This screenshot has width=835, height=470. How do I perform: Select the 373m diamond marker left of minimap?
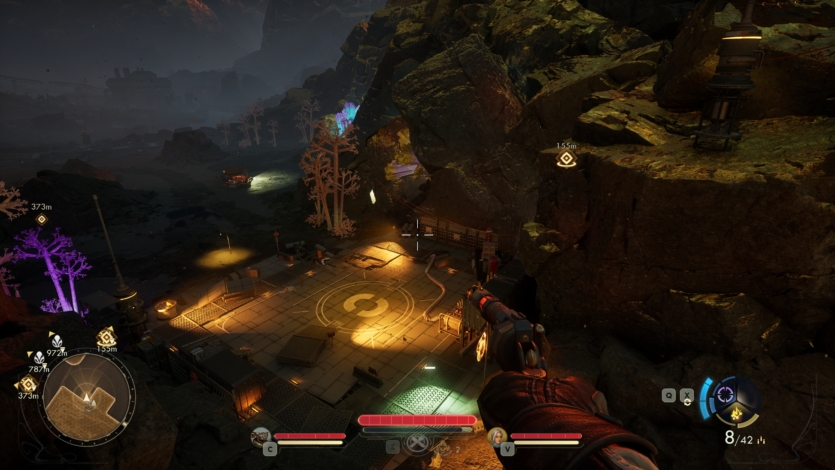[x=27, y=384]
